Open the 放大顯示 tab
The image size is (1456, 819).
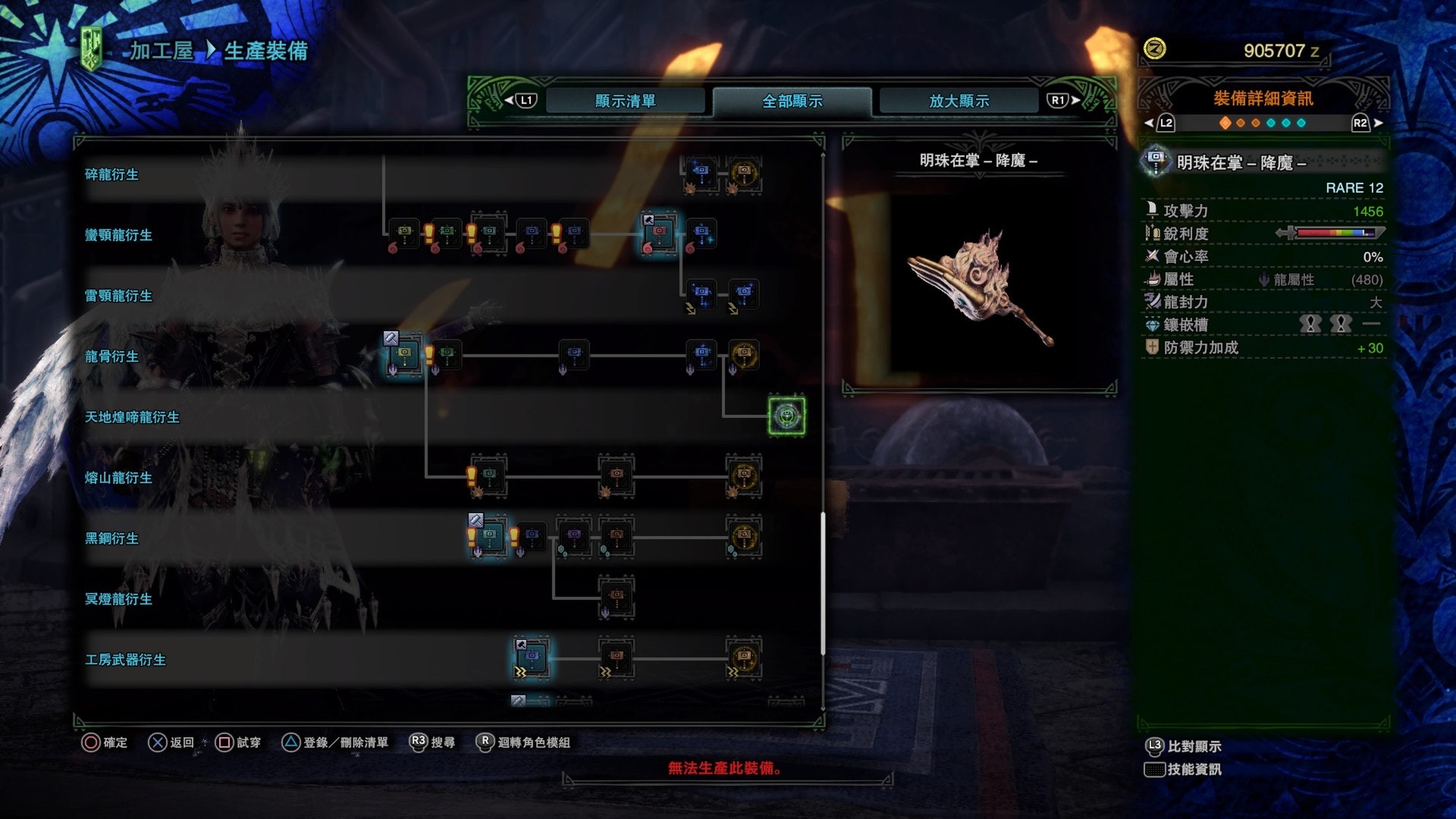pyautogui.click(x=959, y=101)
